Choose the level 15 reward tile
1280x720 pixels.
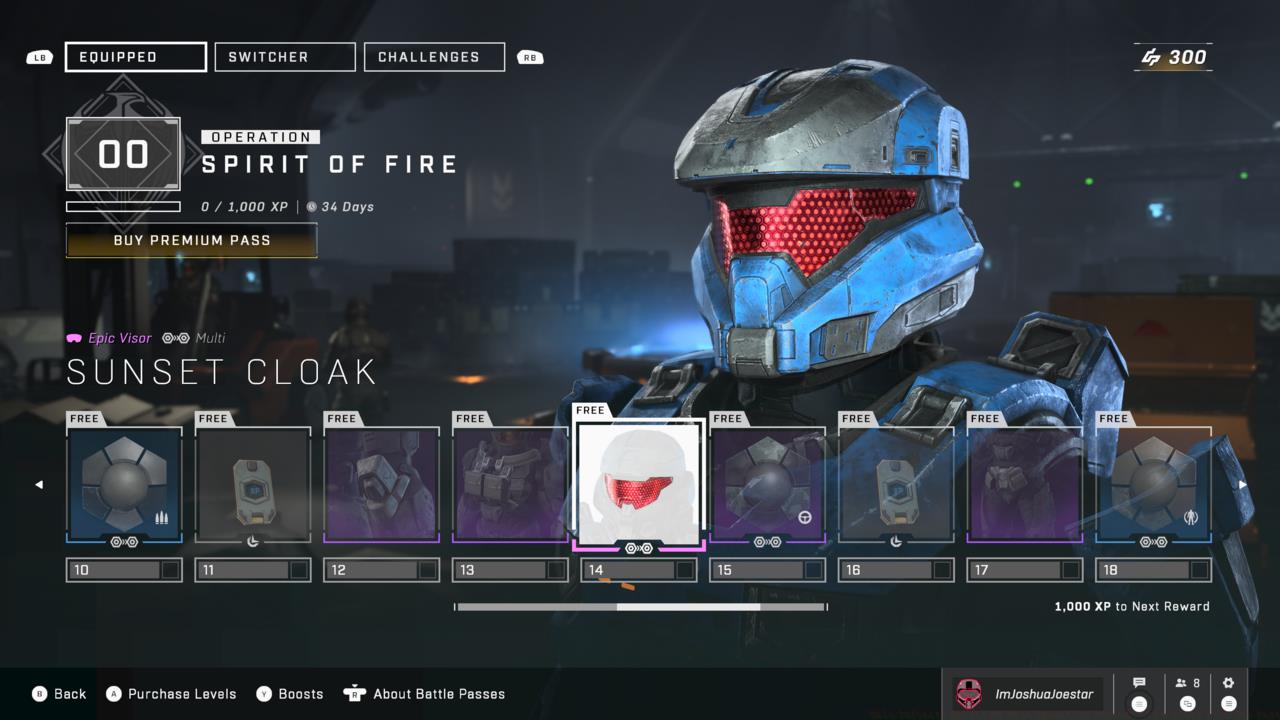(767, 486)
